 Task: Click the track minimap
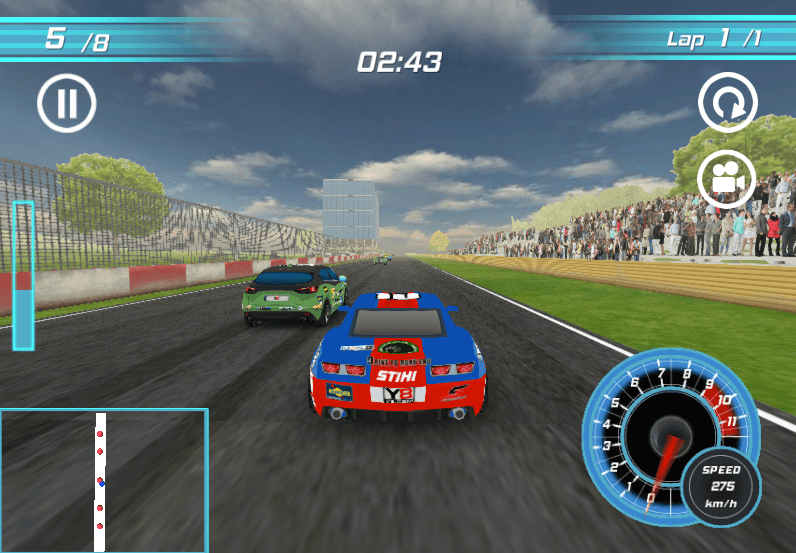pyautogui.click(x=103, y=480)
